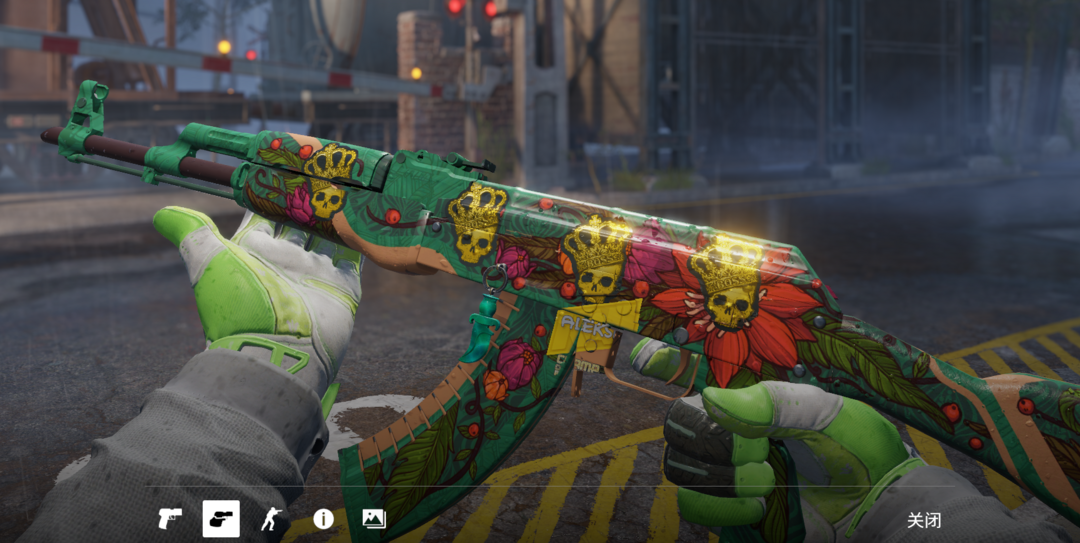Open the item info panel
Image resolution: width=1080 pixels, height=543 pixels.
pyautogui.click(x=323, y=519)
